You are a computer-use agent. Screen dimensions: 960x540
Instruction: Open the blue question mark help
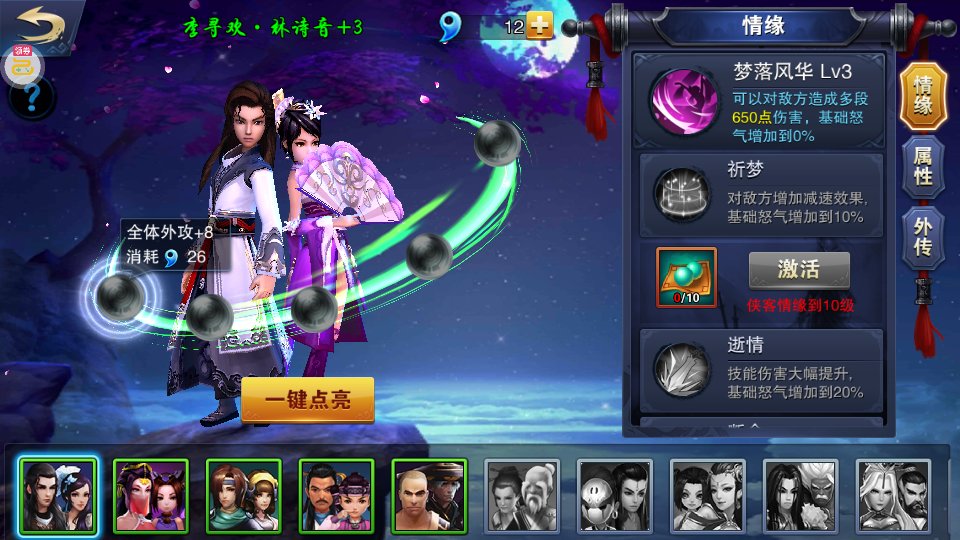[x=31, y=98]
